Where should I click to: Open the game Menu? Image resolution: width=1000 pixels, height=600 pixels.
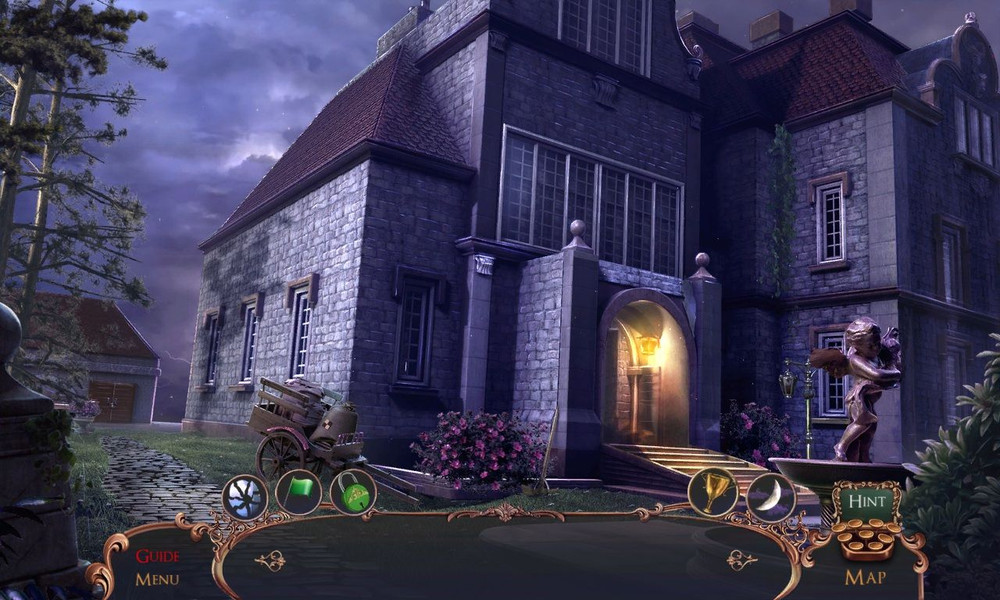[x=158, y=579]
